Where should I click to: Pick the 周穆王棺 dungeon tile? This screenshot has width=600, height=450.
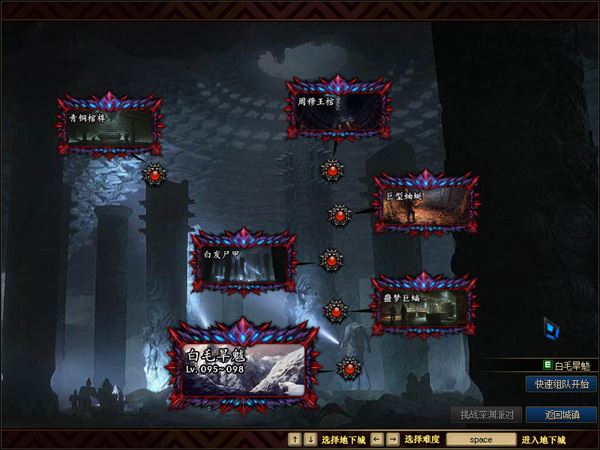coord(335,109)
